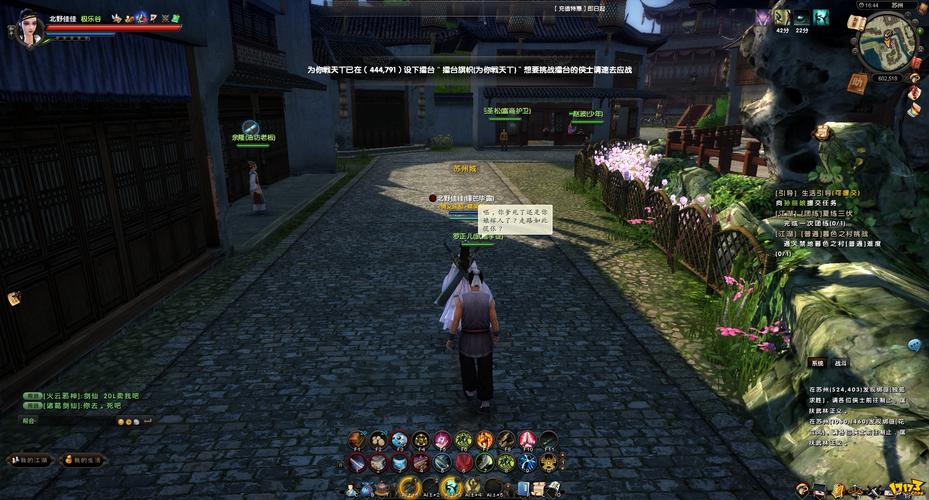Image resolution: width=929 pixels, height=500 pixels.
Task: Activate the F7 orange flame skill
Action: pyautogui.click(x=485, y=441)
